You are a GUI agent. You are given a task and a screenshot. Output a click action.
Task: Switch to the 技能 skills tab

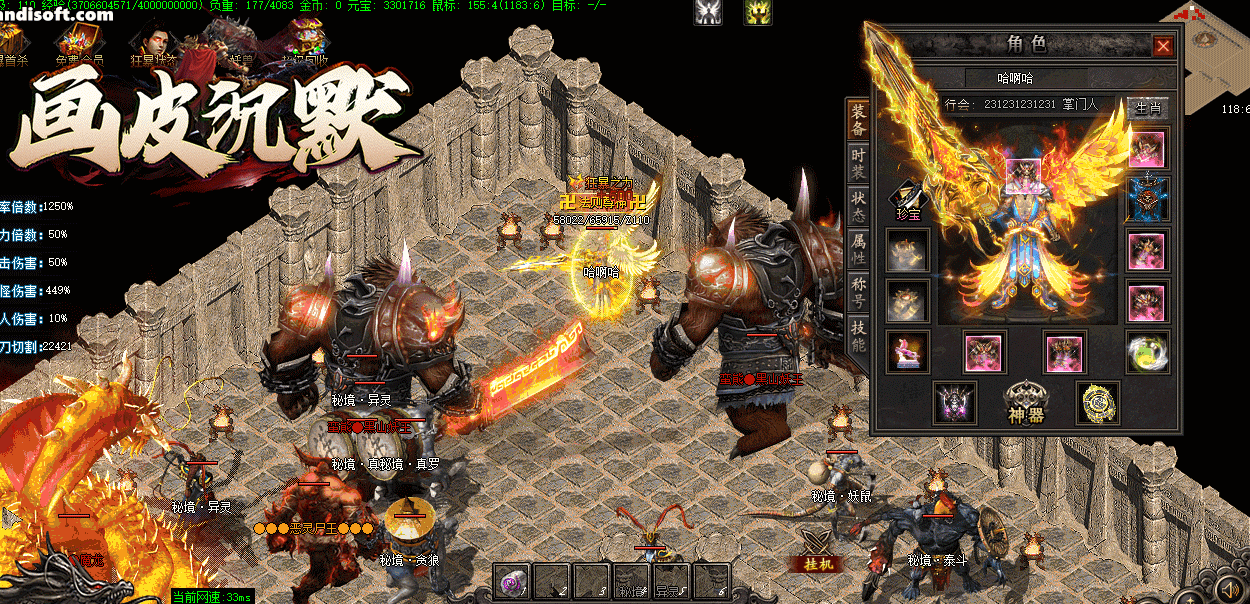click(x=858, y=335)
